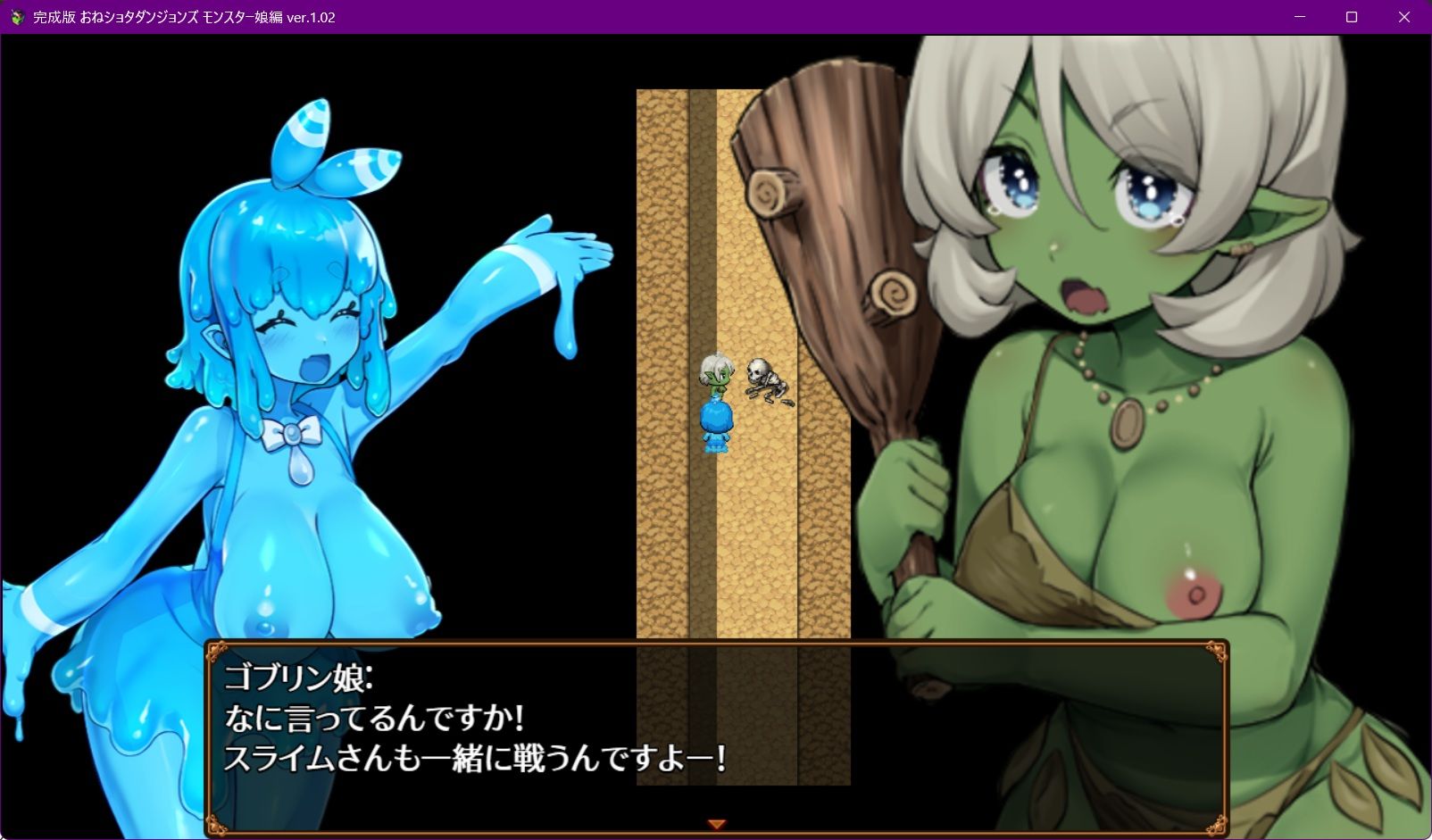
Task: Click the game title text in the title bar
Action: 161,16
